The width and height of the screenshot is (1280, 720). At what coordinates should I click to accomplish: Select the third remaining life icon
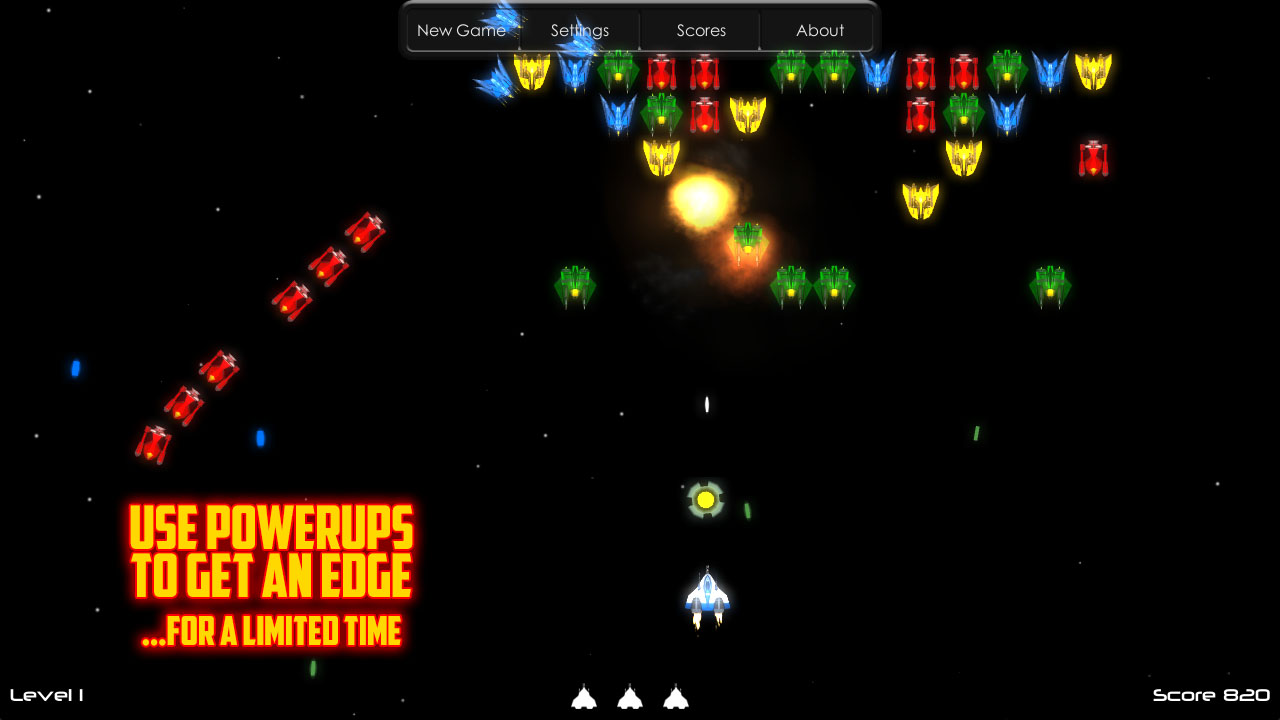[x=676, y=698]
